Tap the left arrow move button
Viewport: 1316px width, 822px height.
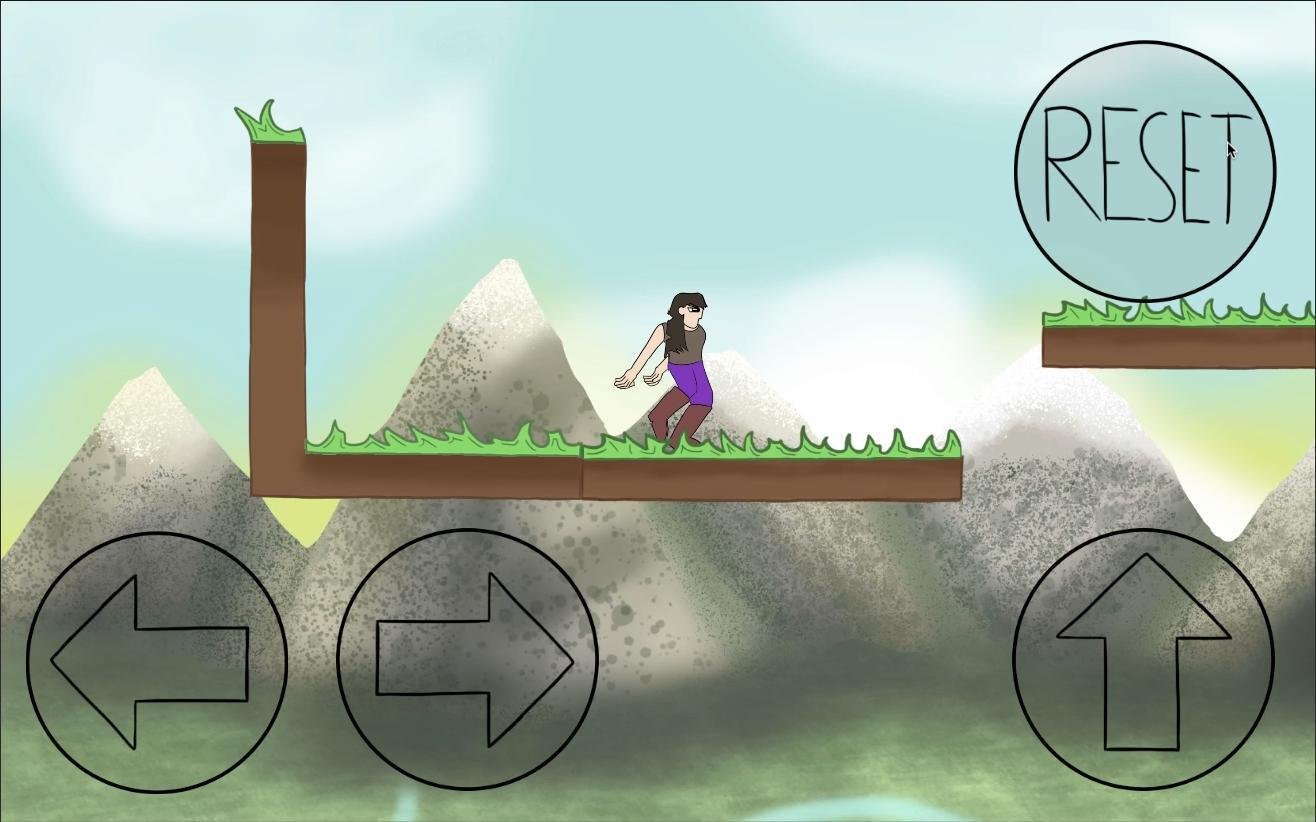157,662
